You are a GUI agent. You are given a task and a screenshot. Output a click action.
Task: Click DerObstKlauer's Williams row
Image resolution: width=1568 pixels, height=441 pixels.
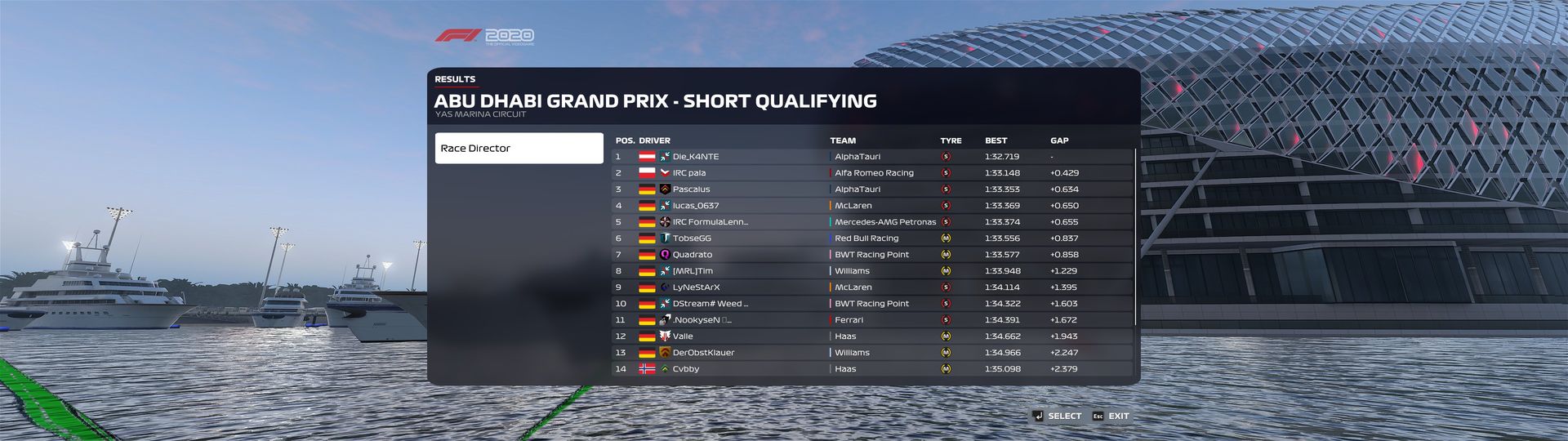(x=871, y=353)
